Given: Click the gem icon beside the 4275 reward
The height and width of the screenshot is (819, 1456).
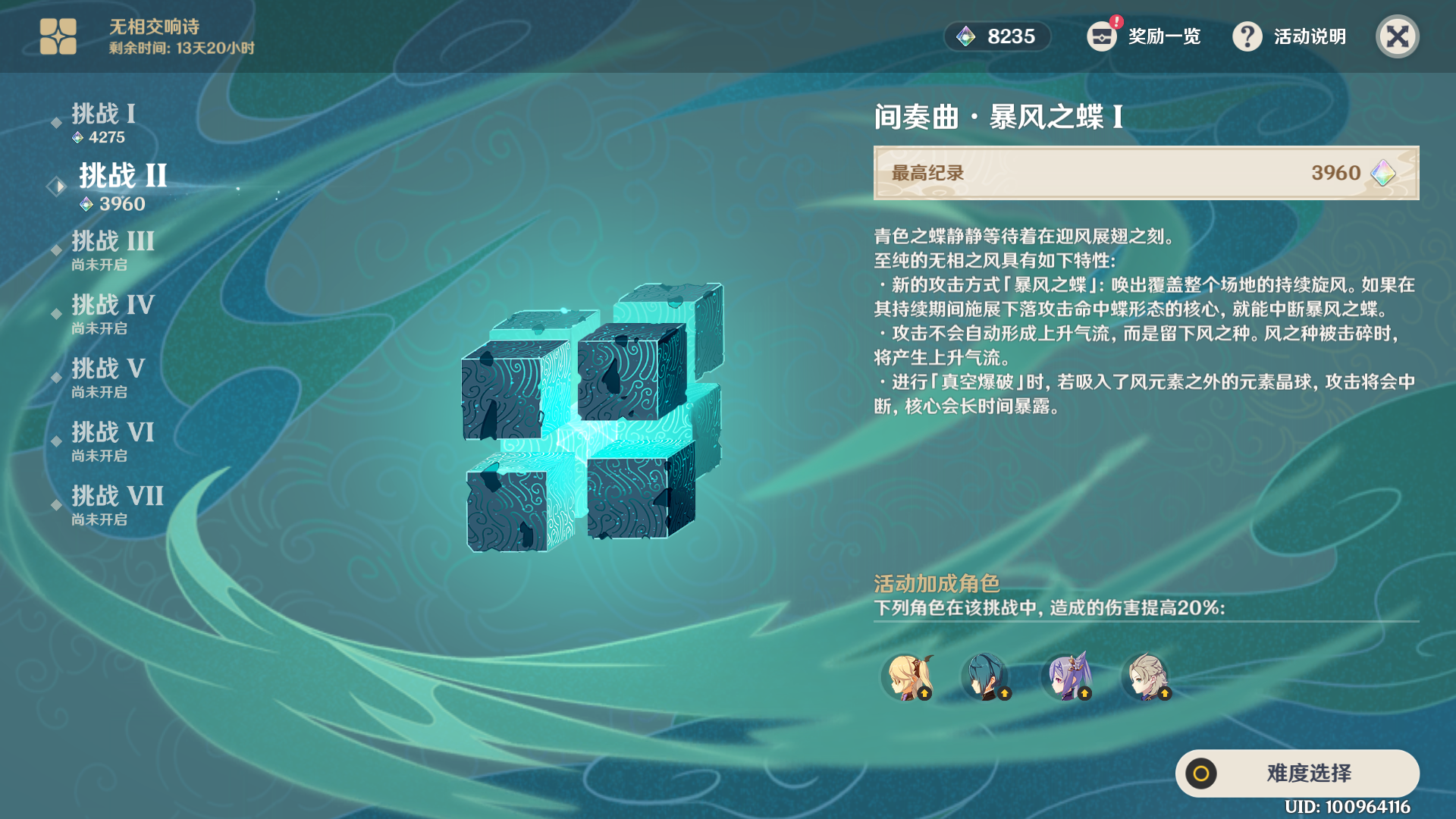Looking at the screenshot, I should click(78, 137).
